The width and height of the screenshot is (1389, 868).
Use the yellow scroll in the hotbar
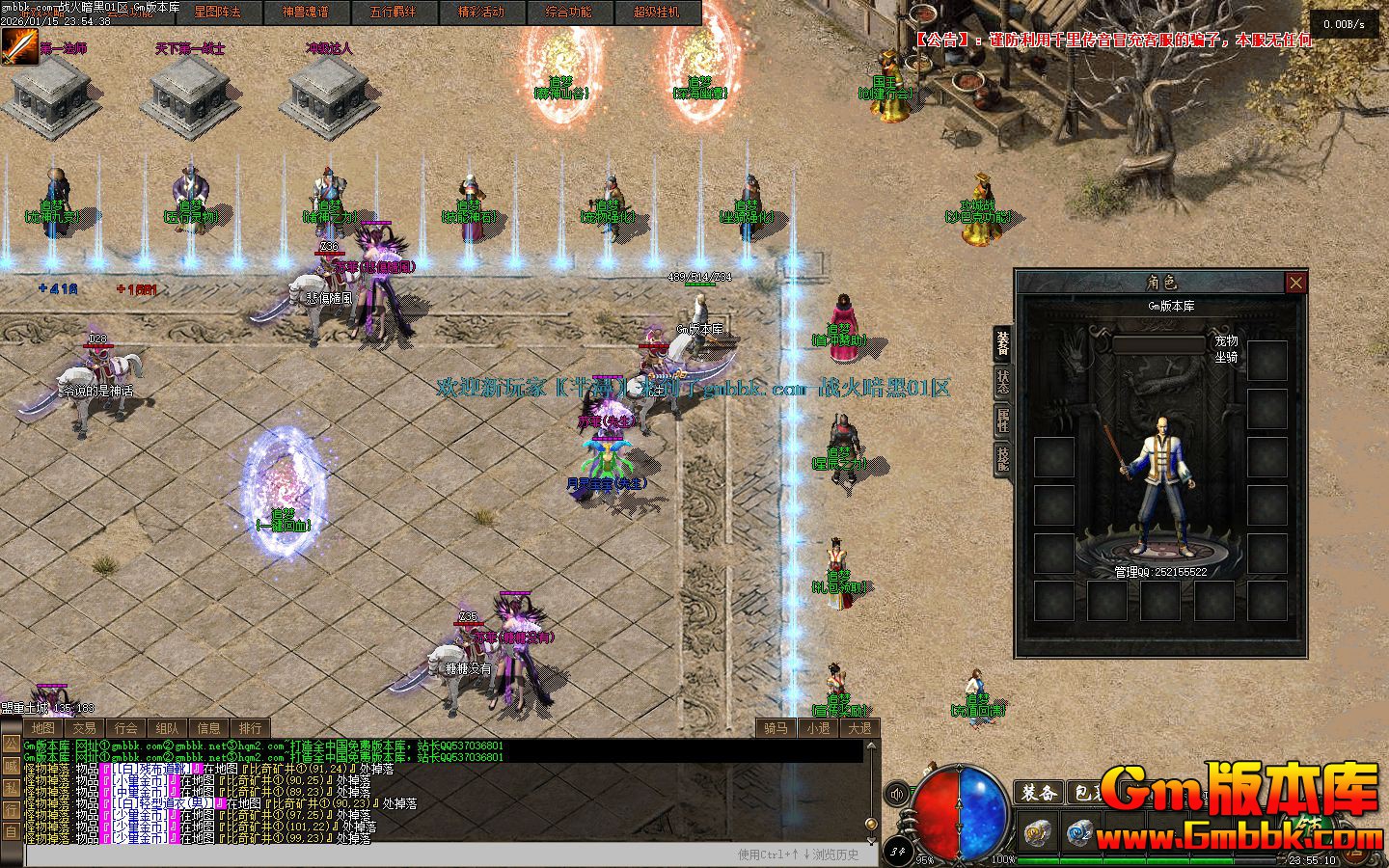pos(1038,831)
